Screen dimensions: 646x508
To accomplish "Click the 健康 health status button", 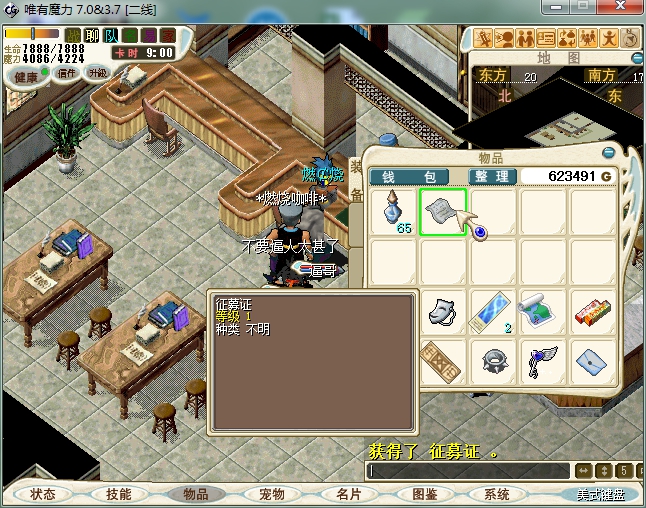I will point(26,77).
